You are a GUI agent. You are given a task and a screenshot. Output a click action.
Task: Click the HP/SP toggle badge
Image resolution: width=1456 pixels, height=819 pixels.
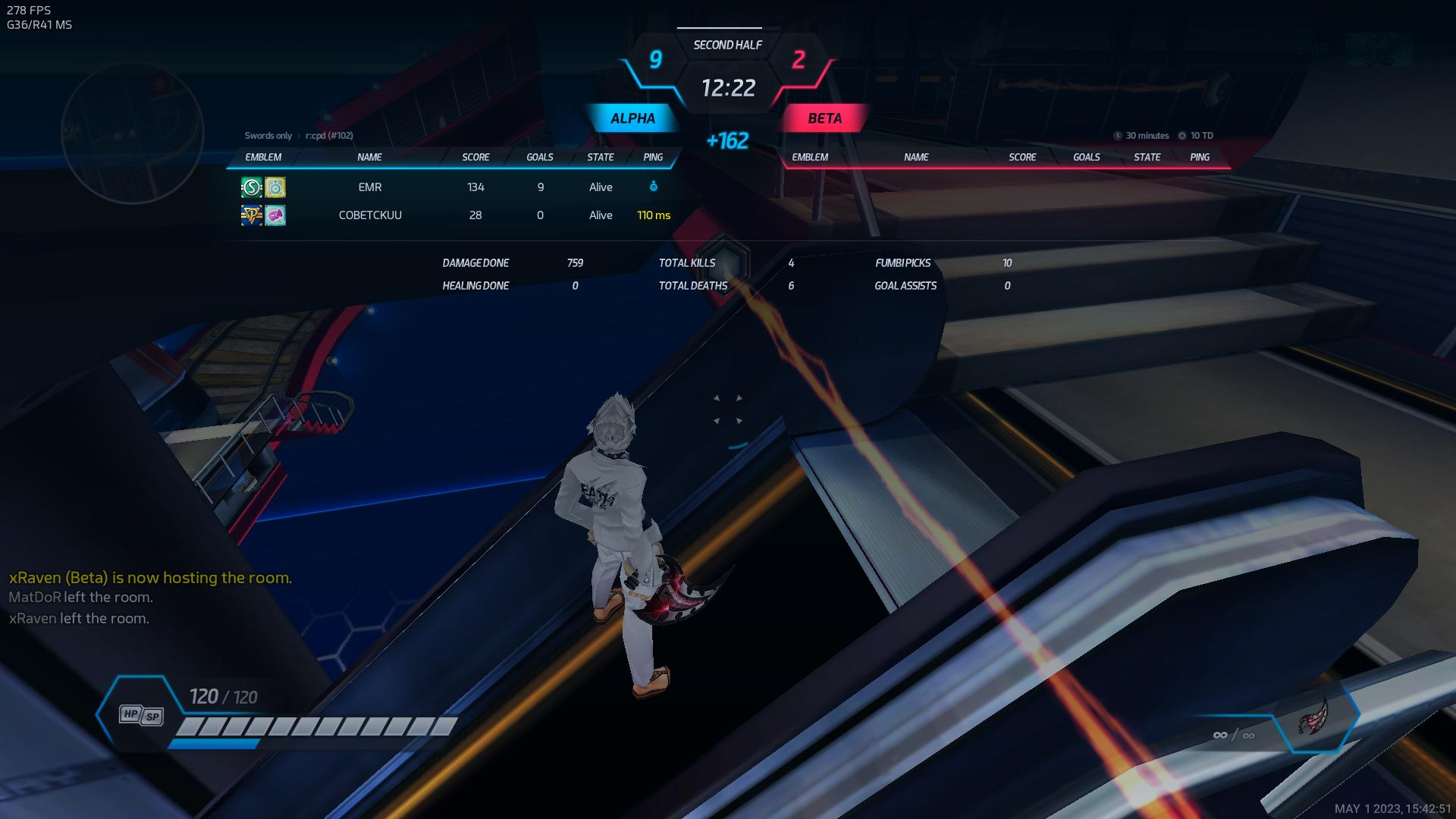coord(142,714)
